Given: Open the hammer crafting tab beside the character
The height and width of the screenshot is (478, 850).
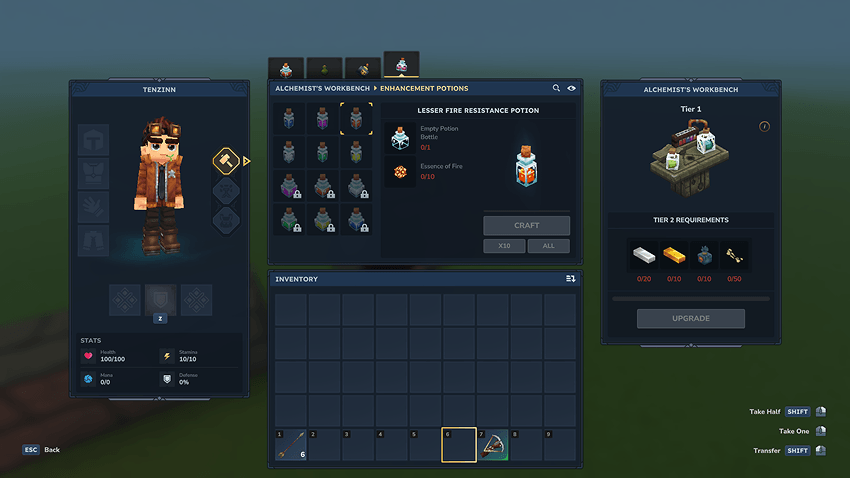Looking at the screenshot, I should coord(224,160).
